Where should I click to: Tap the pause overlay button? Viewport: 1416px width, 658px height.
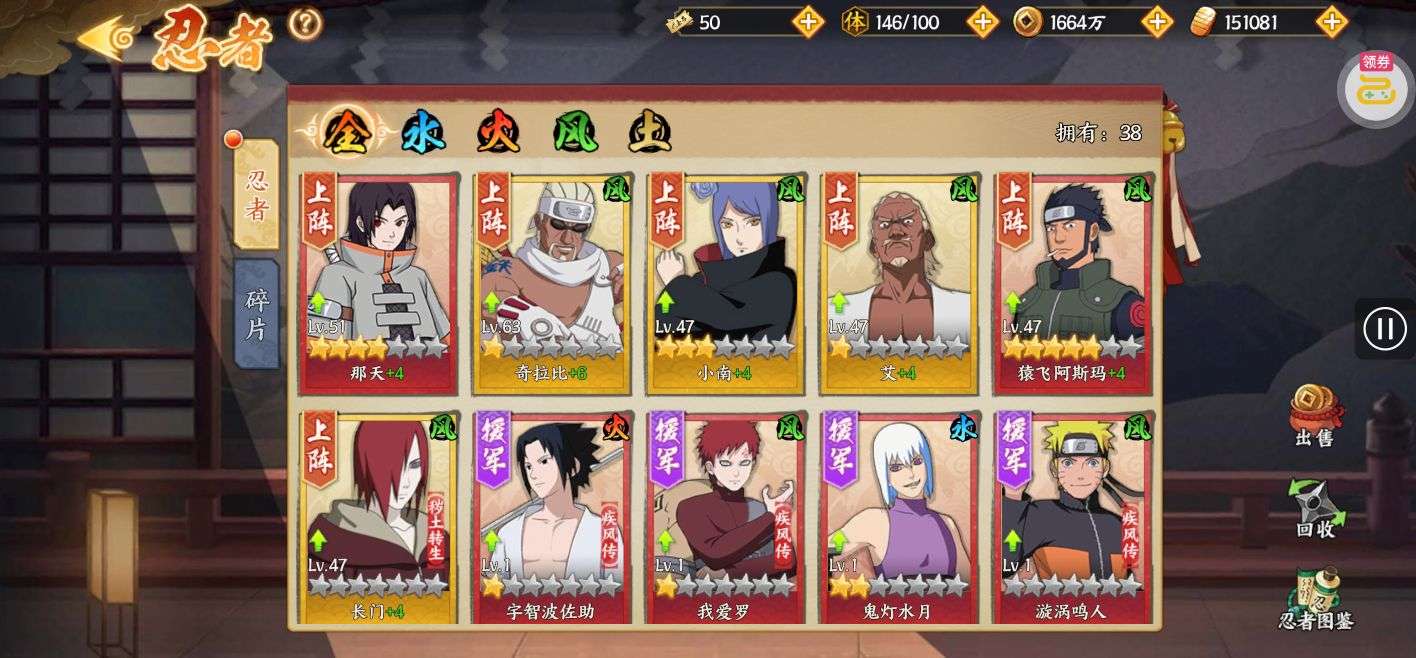coord(1385,328)
